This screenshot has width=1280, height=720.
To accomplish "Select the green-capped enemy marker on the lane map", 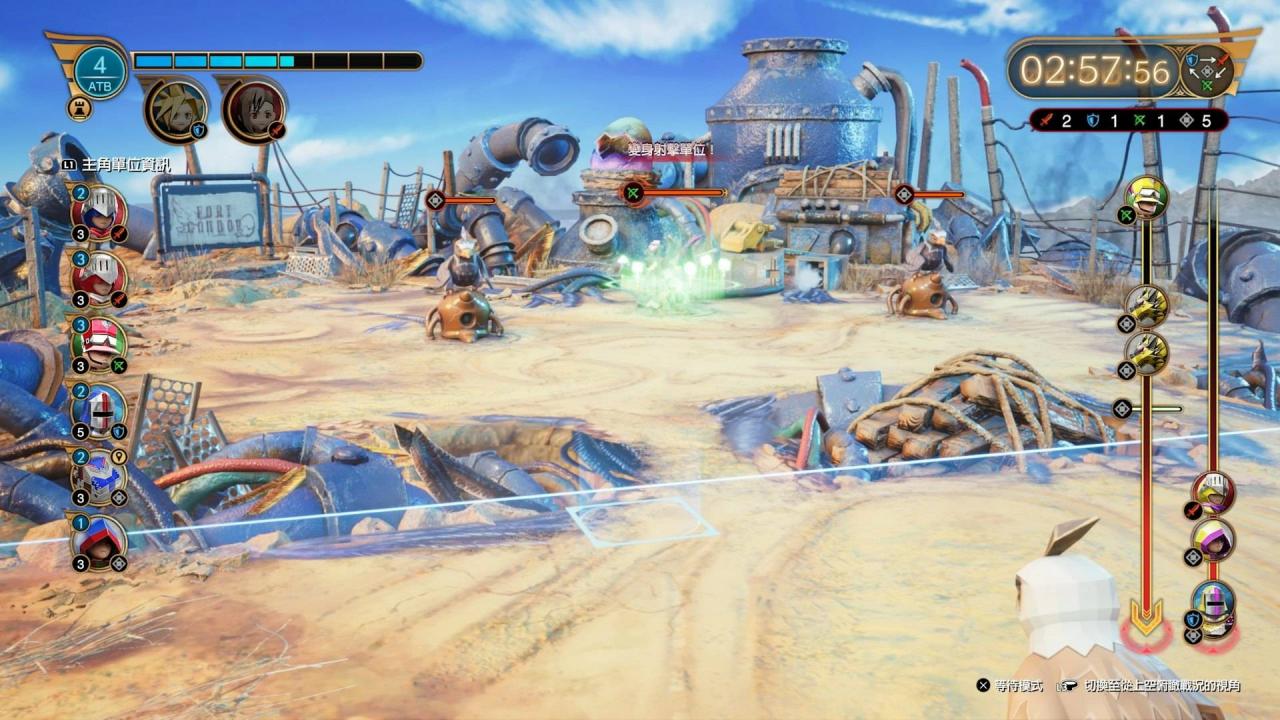I will (1146, 197).
